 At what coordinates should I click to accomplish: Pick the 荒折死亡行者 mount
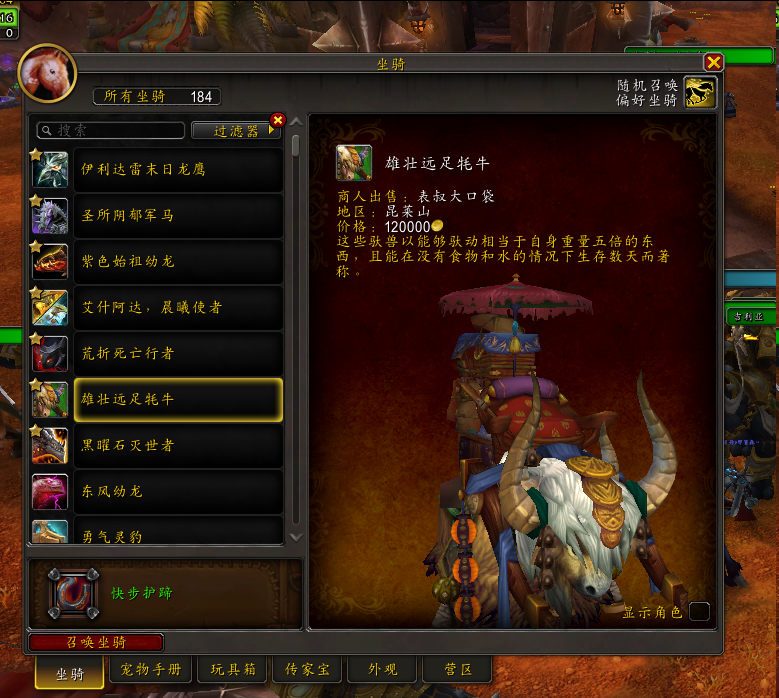click(x=177, y=354)
